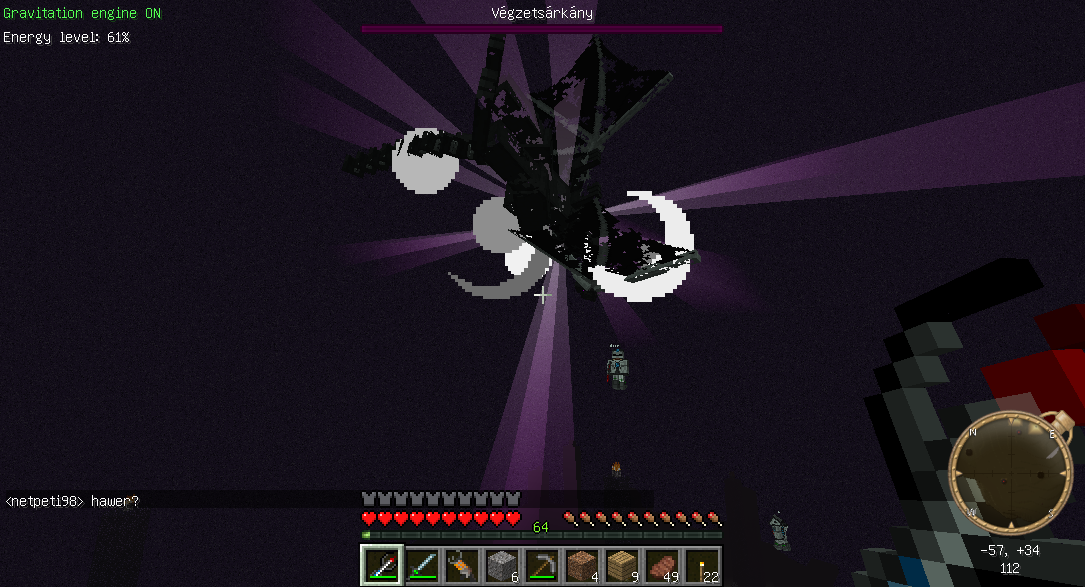The width and height of the screenshot is (1085, 587).
Task: Choose the wooden planks stack of 9
Action: tap(621, 566)
